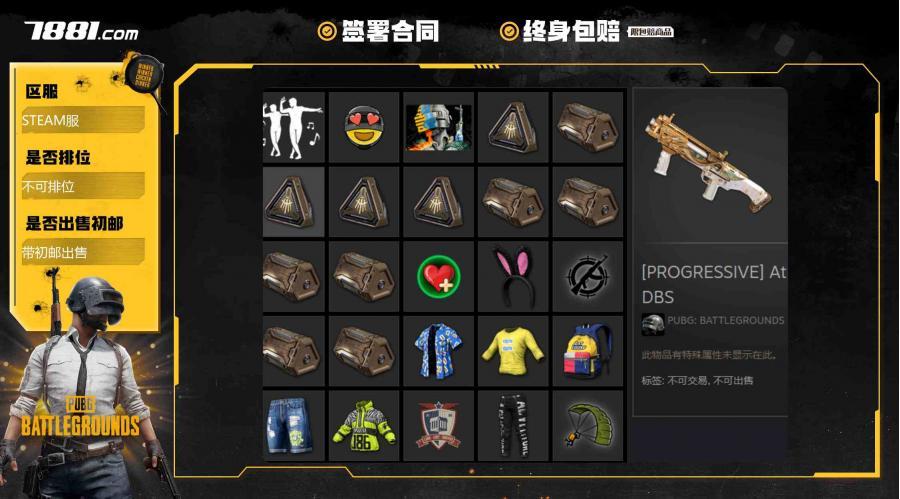The image size is (900, 499).
Task: Select the green heart-plus icon slot
Action: click(x=438, y=275)
